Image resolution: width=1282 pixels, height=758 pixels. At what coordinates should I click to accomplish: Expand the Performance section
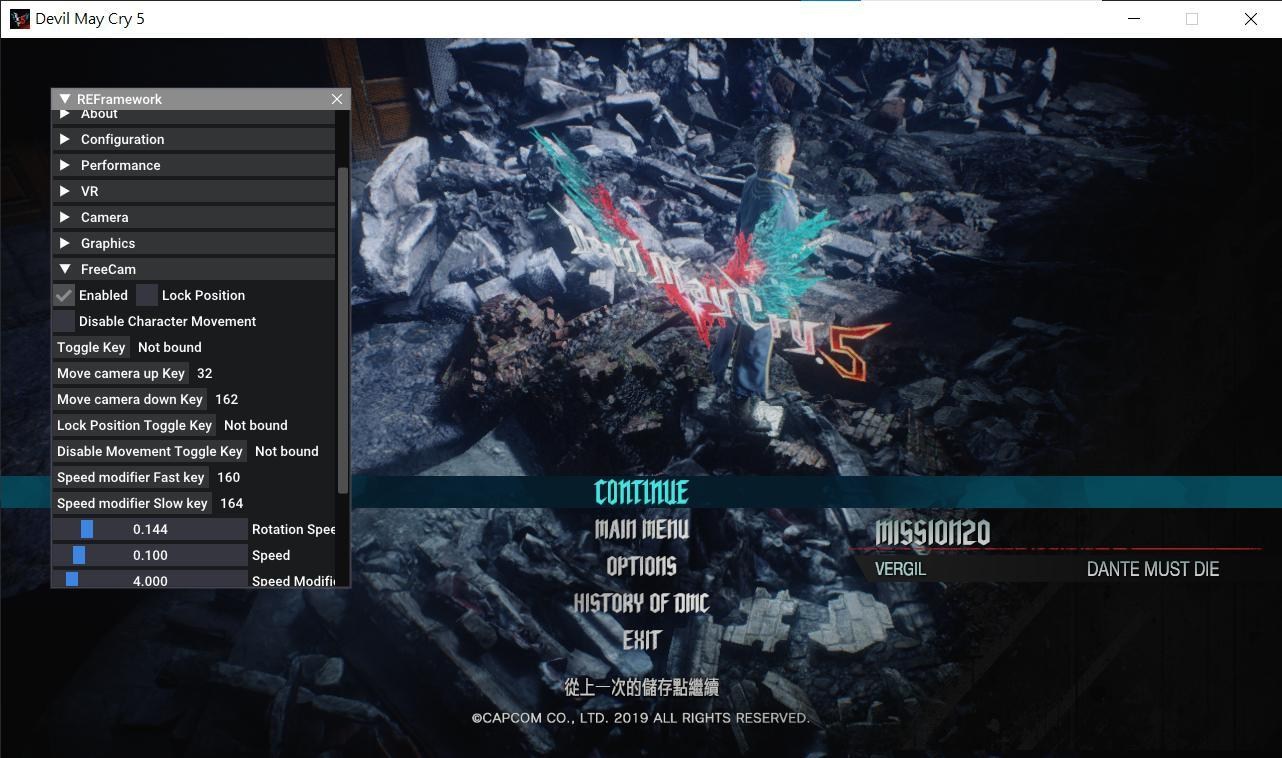[120, 165]
